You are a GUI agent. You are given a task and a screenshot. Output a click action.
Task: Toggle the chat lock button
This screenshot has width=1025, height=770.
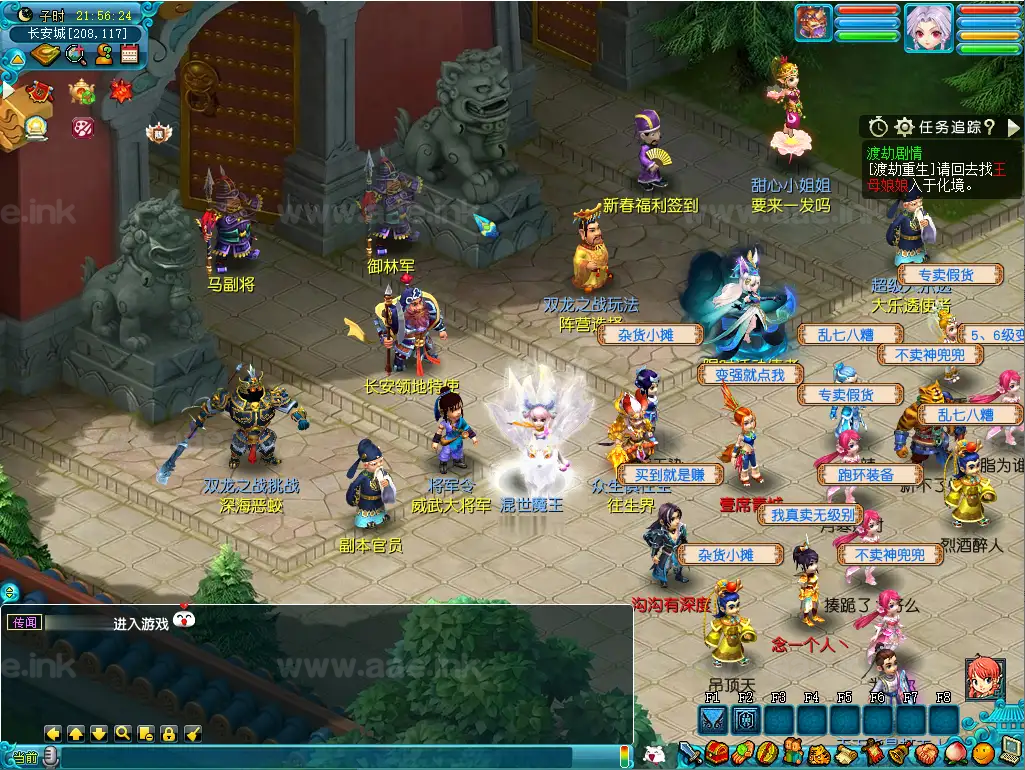coord(169,733)
